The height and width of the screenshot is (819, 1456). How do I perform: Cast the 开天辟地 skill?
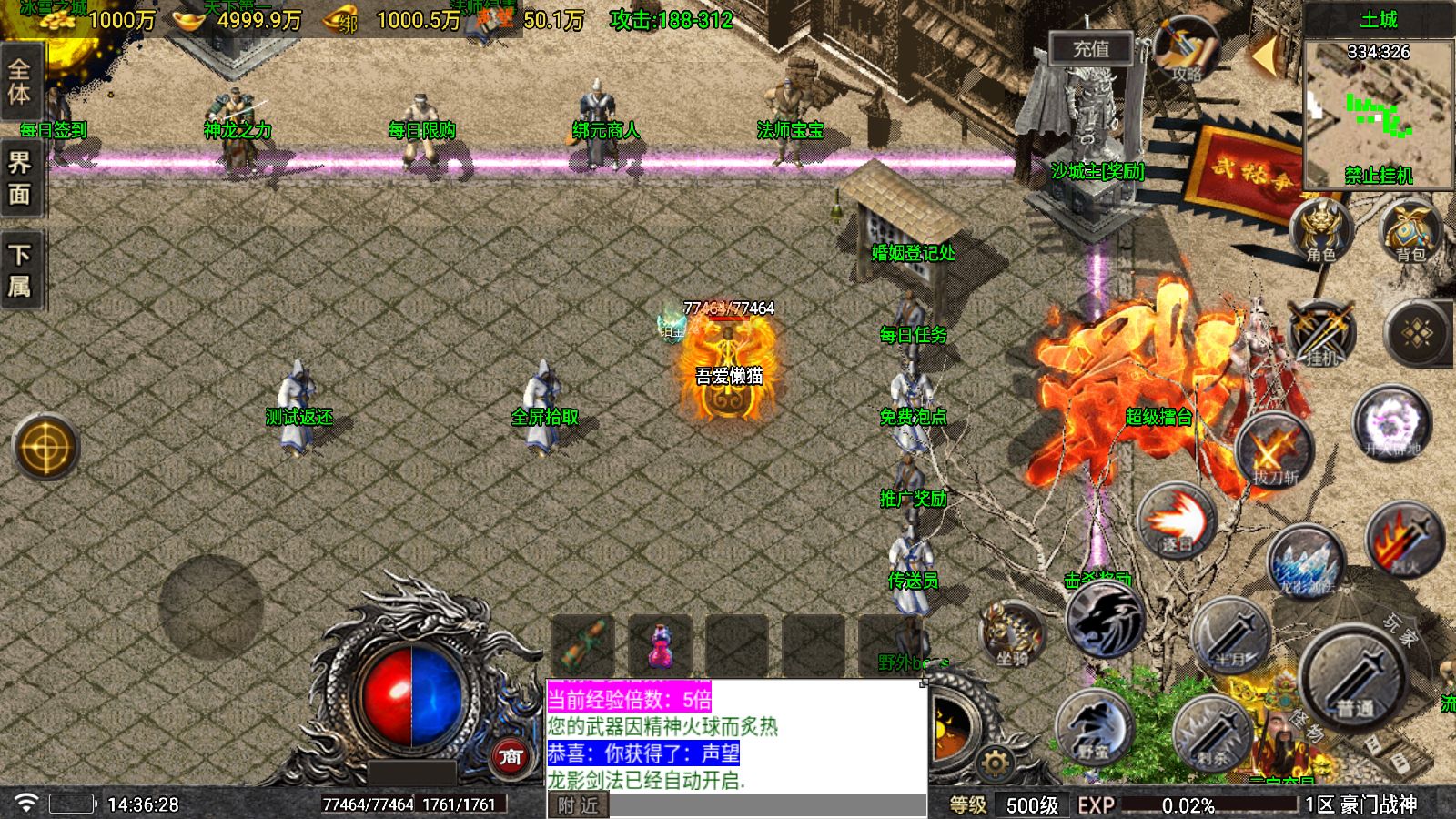tap(1391, 424)
